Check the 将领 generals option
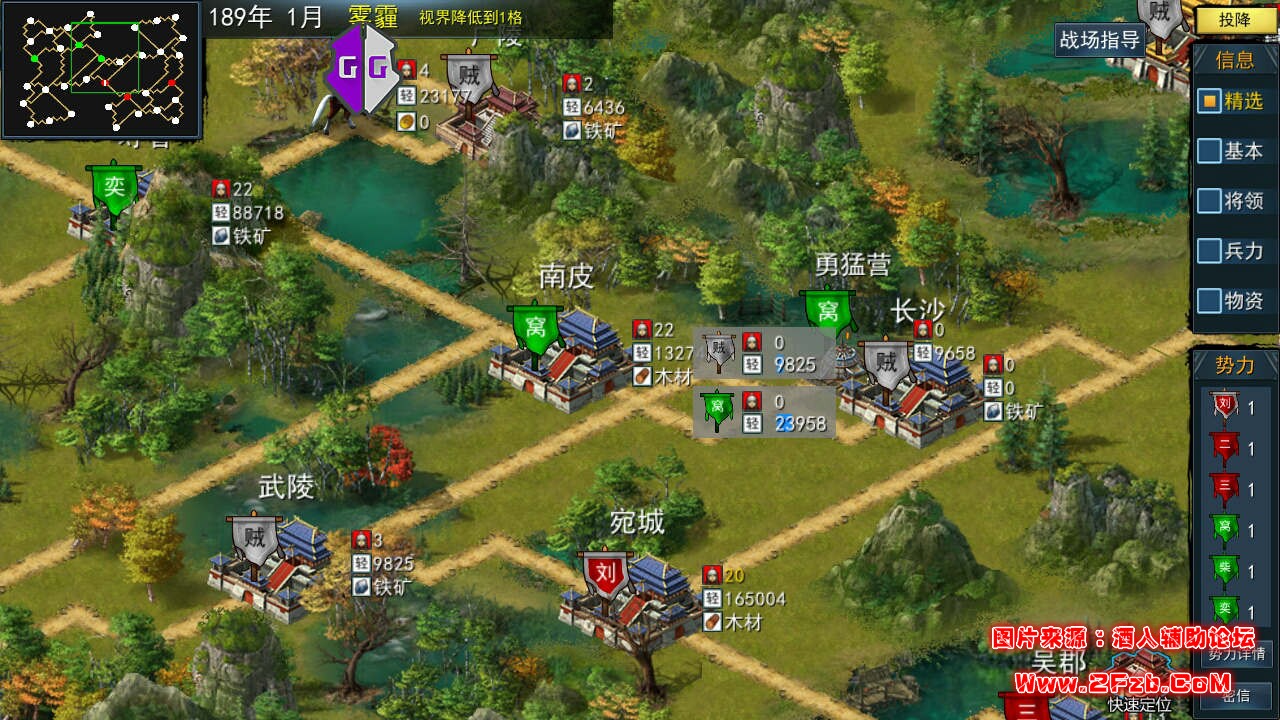 click(x=1209, y=201)
